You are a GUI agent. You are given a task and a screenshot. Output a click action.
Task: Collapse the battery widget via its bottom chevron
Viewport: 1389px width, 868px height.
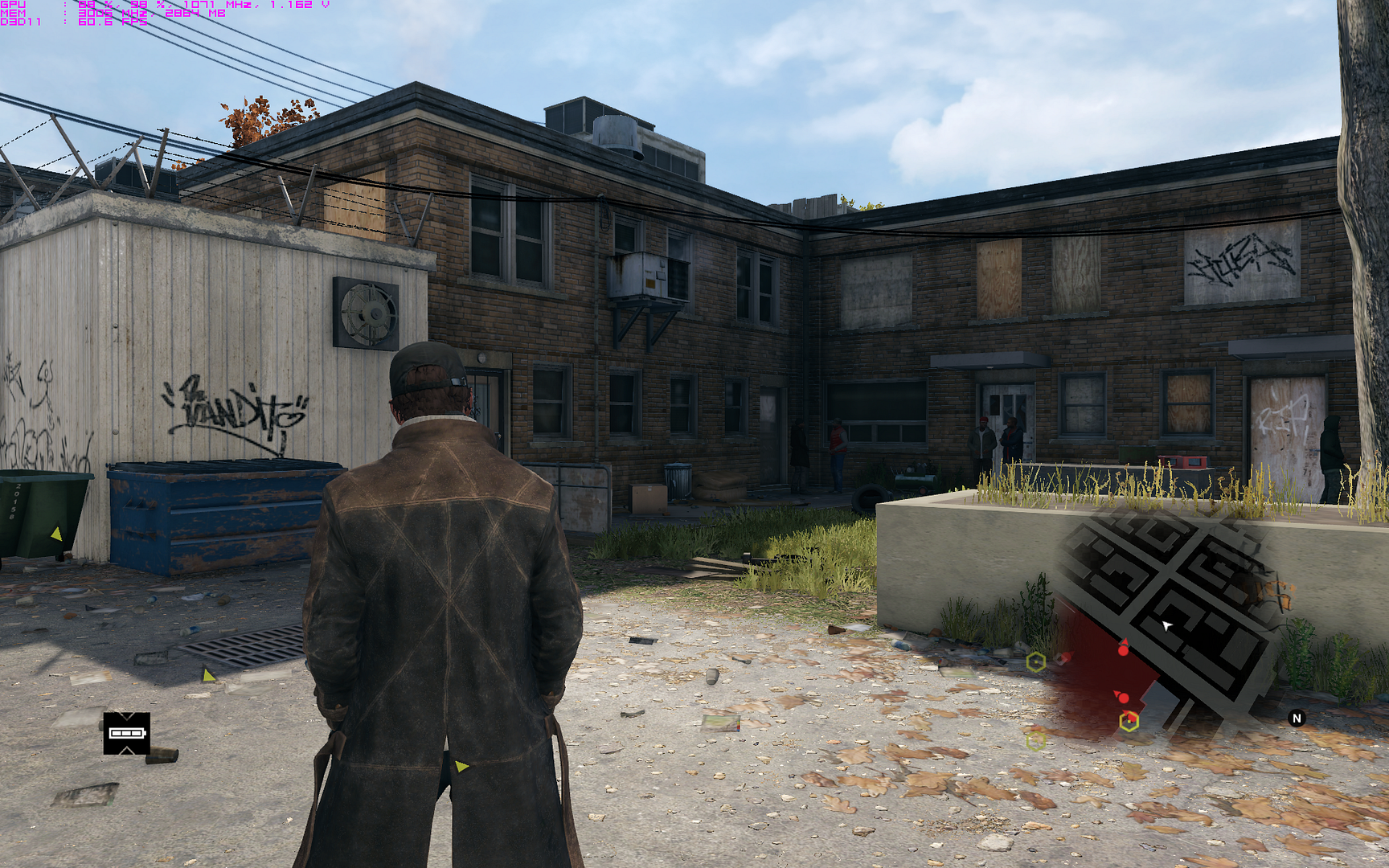(127, 750)
